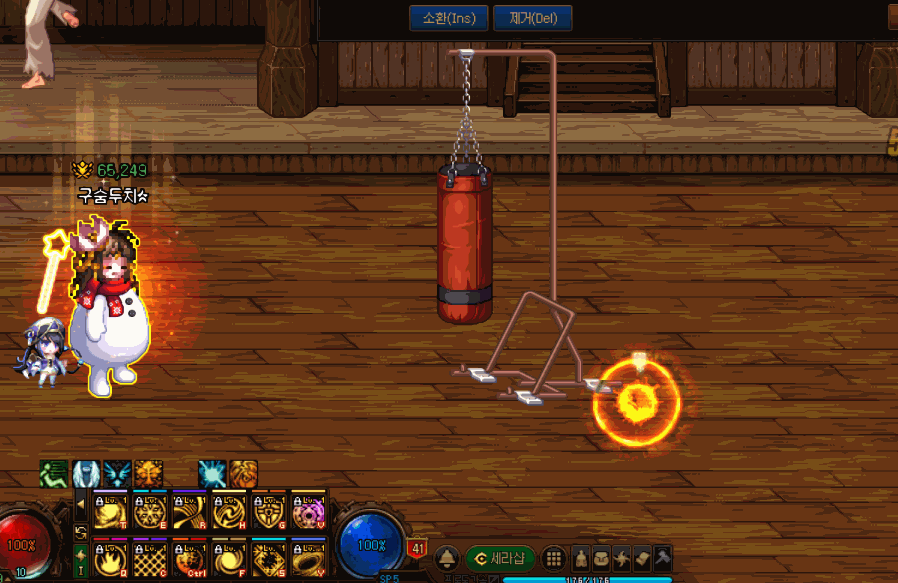Use the checkered-net skill bound to C

tap(148, 558)
